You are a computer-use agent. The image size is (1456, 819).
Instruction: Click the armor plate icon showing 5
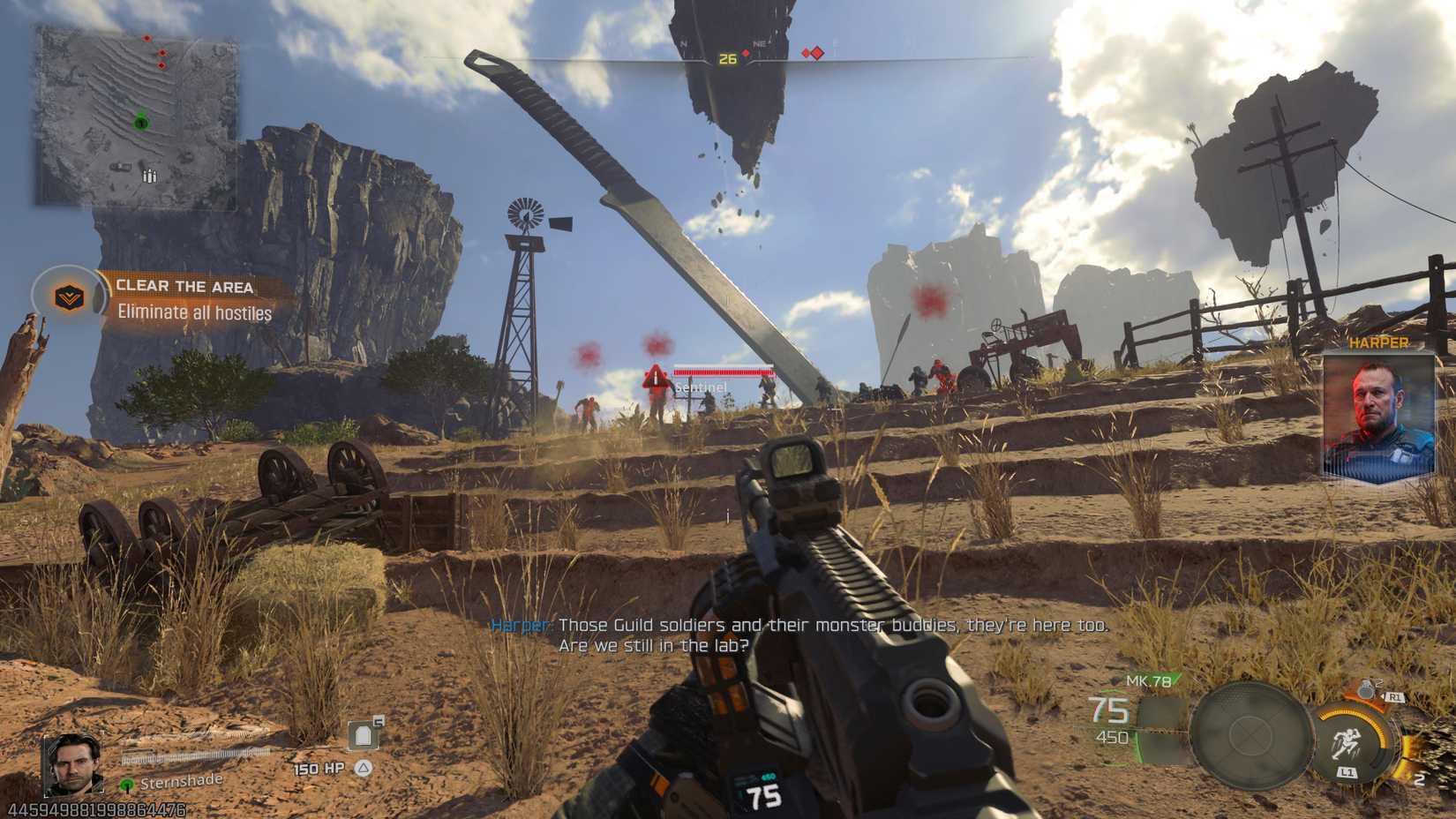click(x=364, y=734)
